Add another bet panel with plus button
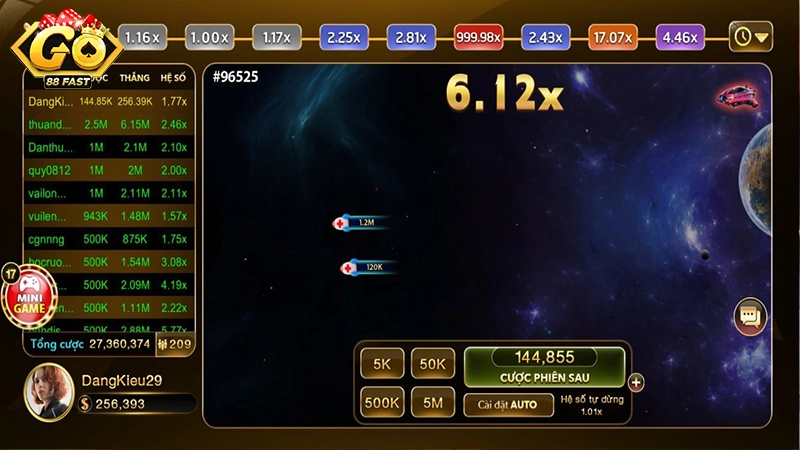 click(636, 382)
